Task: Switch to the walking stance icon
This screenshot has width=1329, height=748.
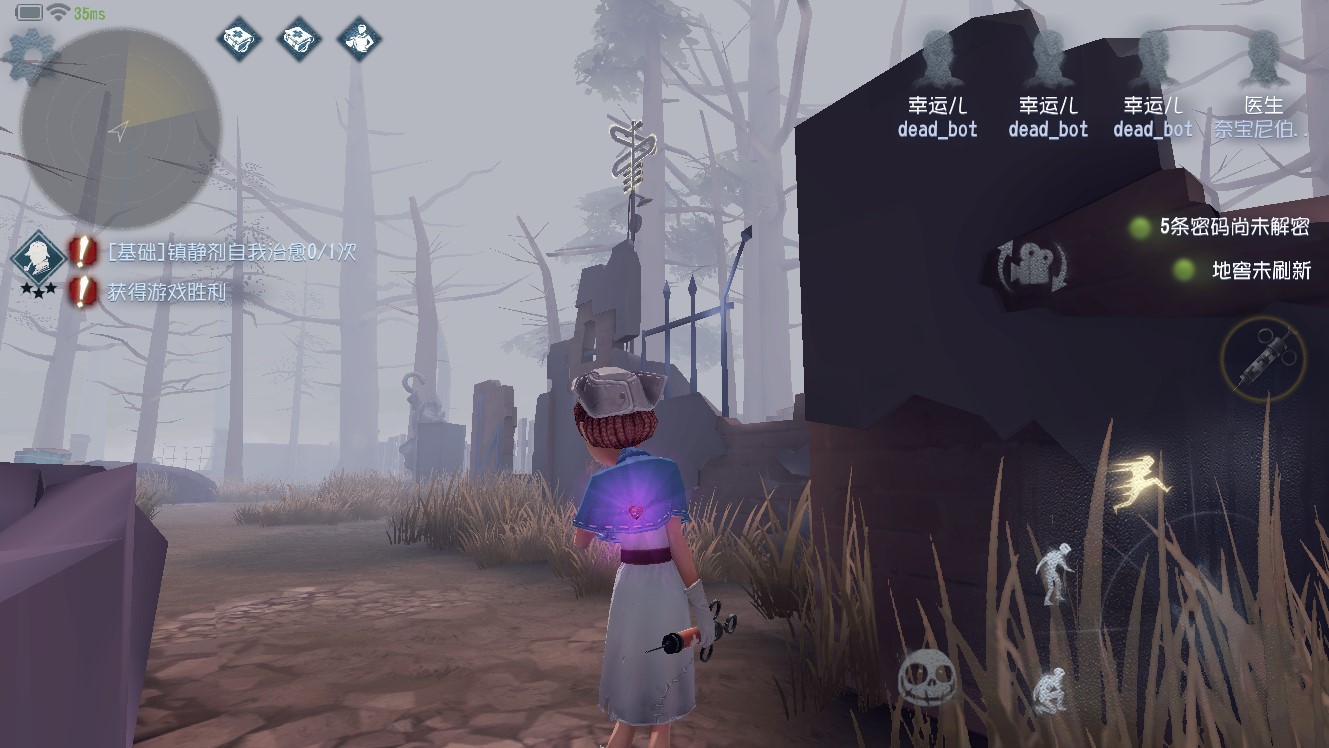Action: 1056,573
